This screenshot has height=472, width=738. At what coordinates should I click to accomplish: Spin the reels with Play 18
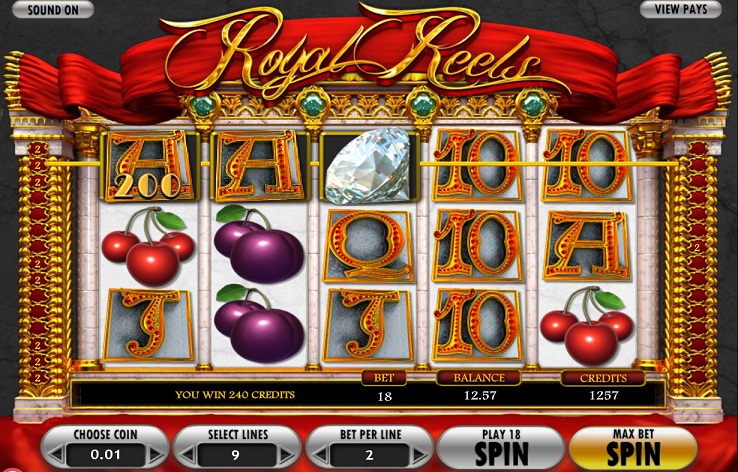(500, 447)
